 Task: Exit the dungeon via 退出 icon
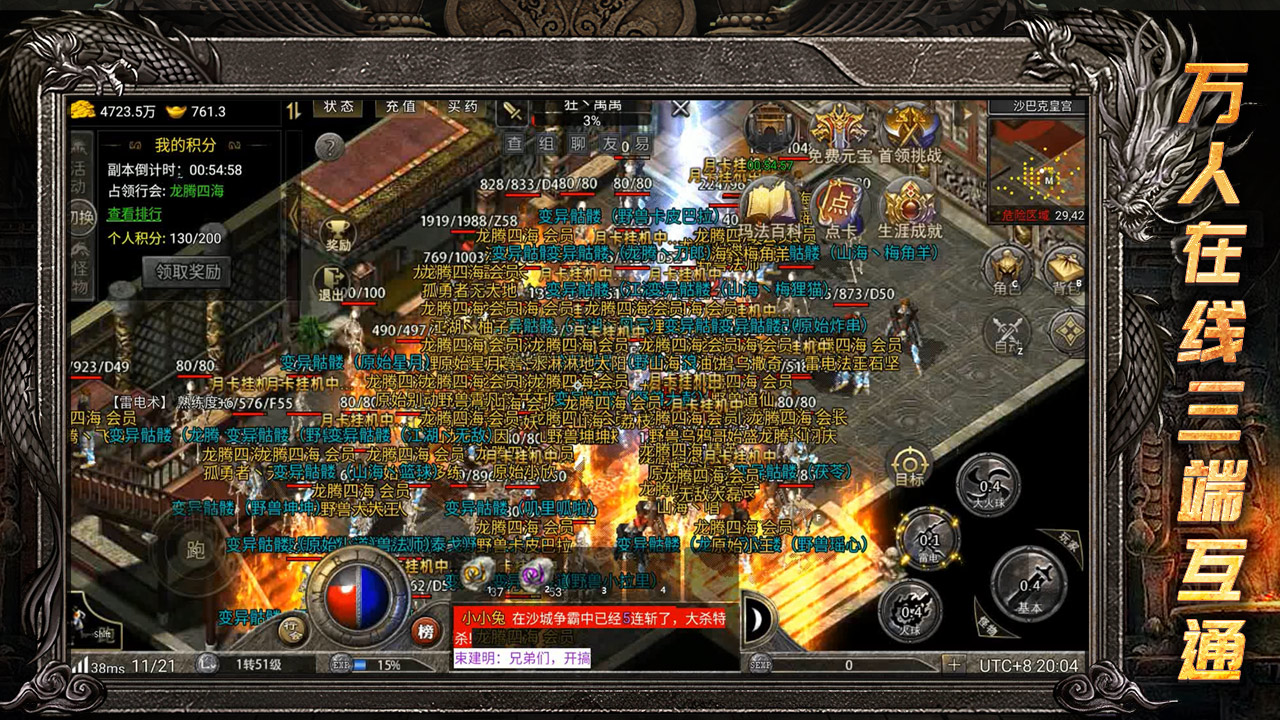331,283
